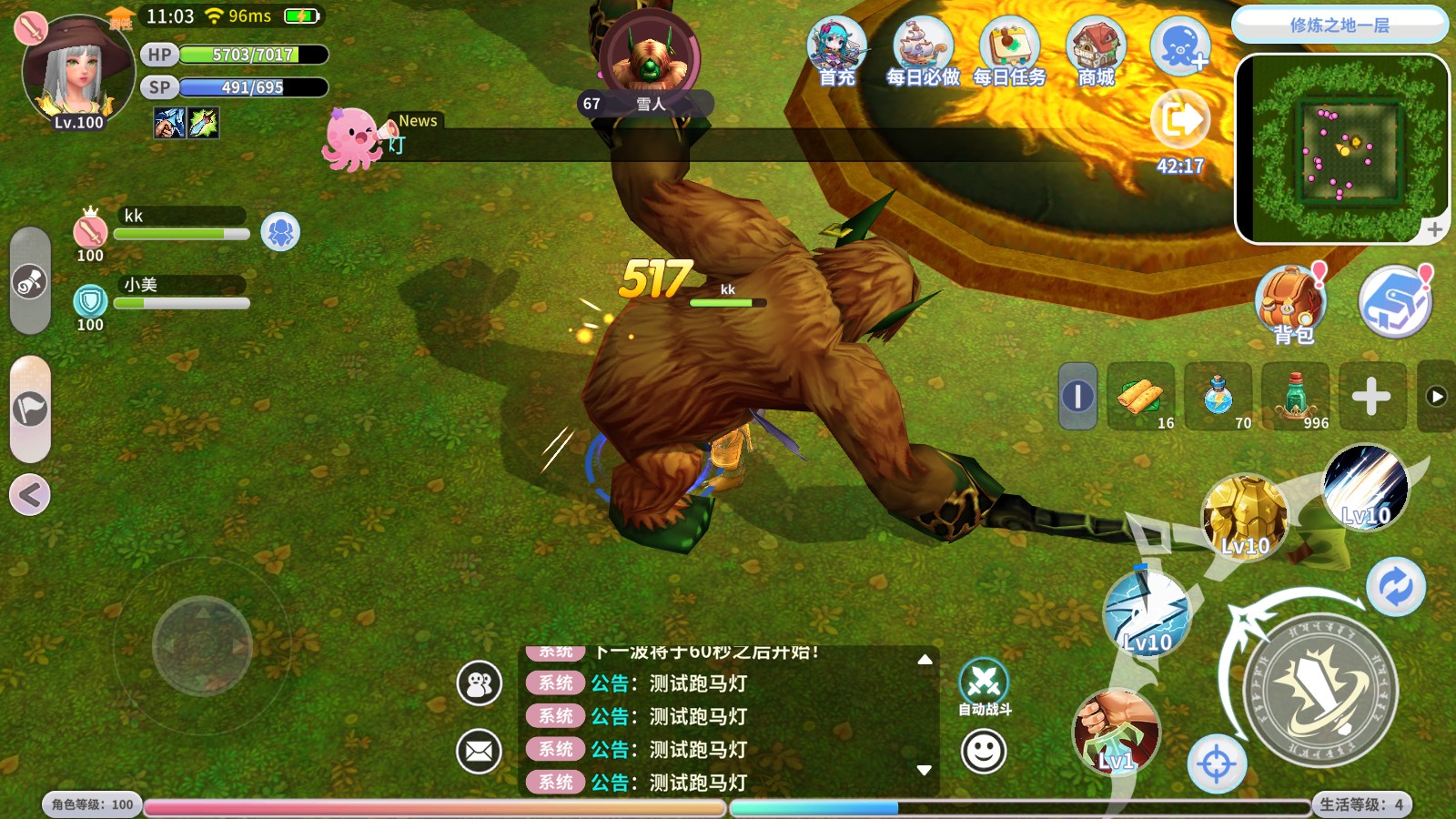
Task: Open the 每日必做 daily activities
Action: click(x=922, y=52)
